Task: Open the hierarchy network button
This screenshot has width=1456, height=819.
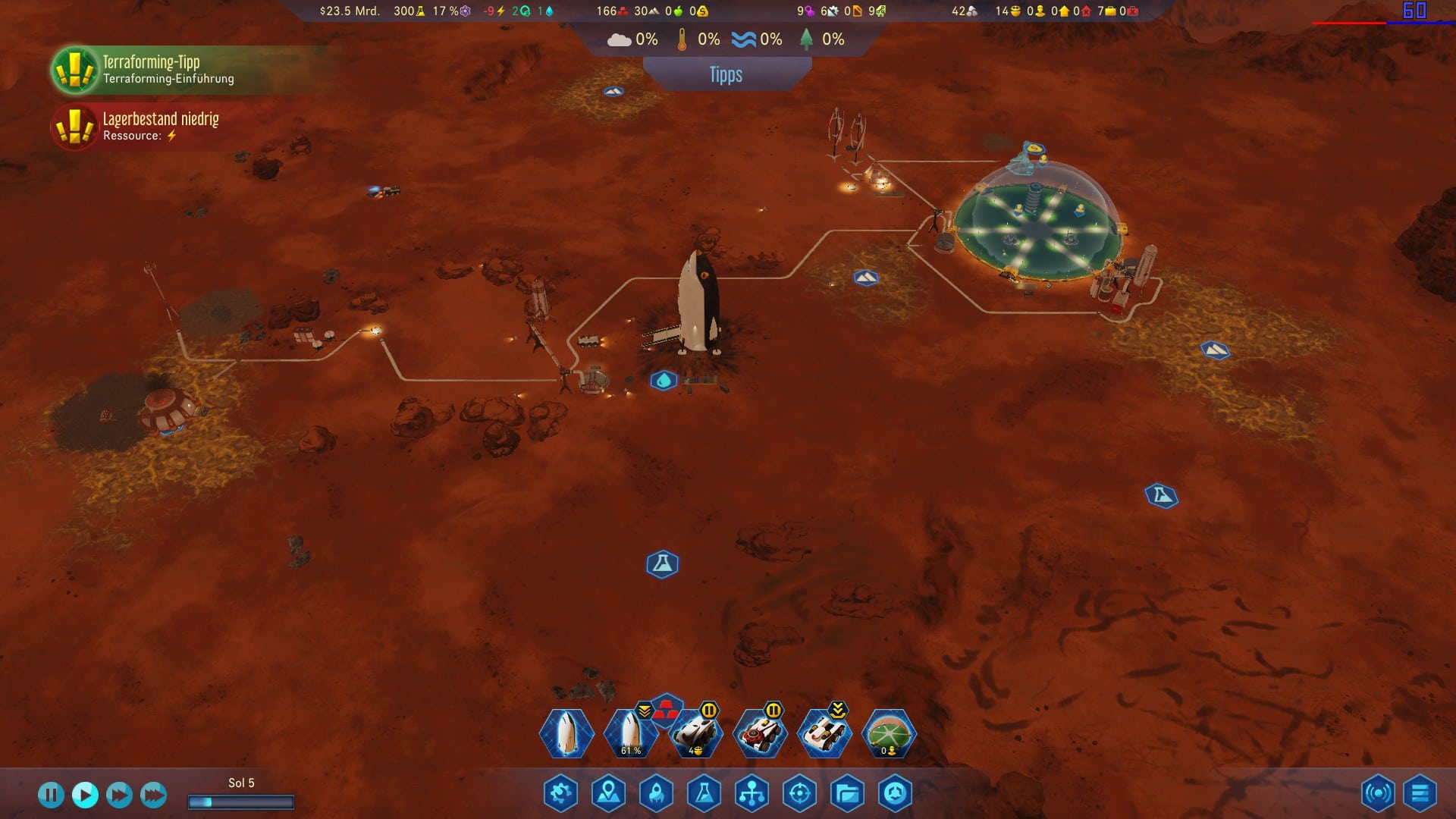Action: [752, 794]
